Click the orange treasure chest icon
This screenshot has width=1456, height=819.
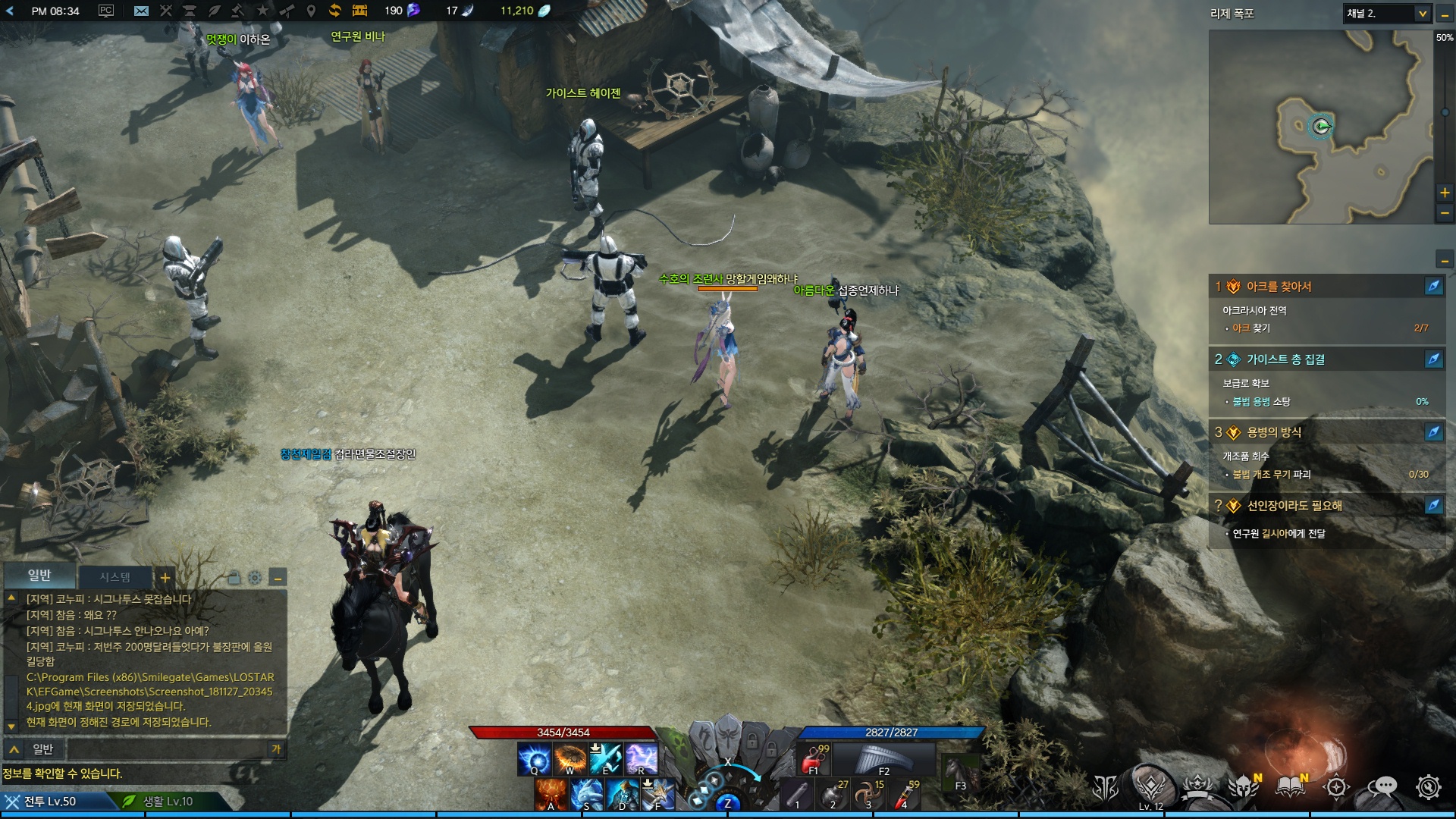(x=359, y=11)
